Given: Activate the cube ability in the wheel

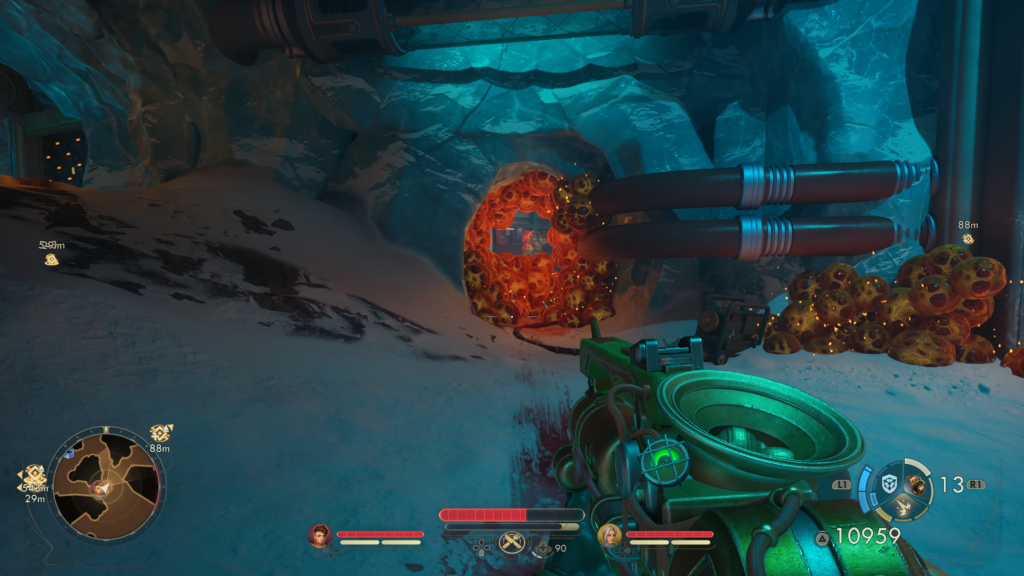Looking at the screenshot, I should pos(887,484).
